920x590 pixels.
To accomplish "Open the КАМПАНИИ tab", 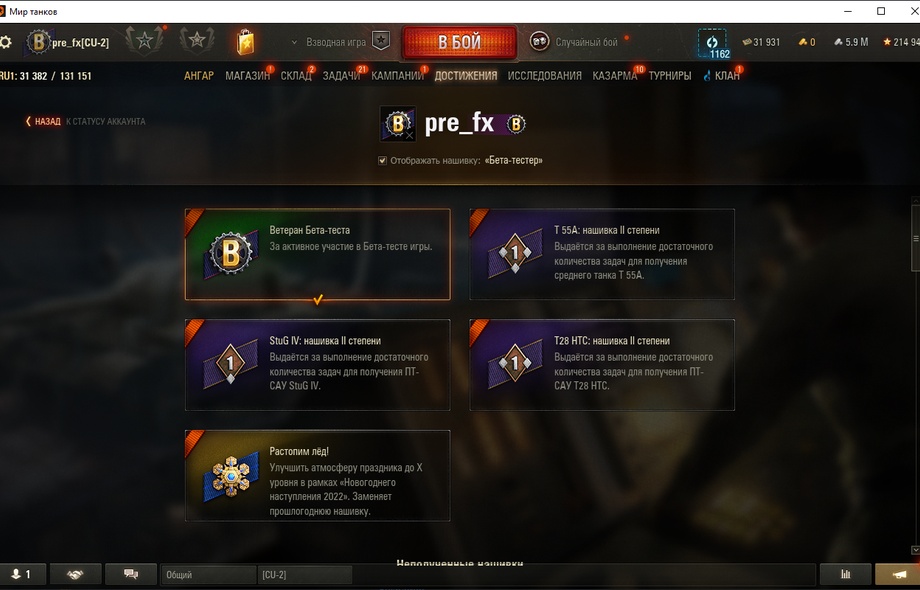I will tap(397, 76).
